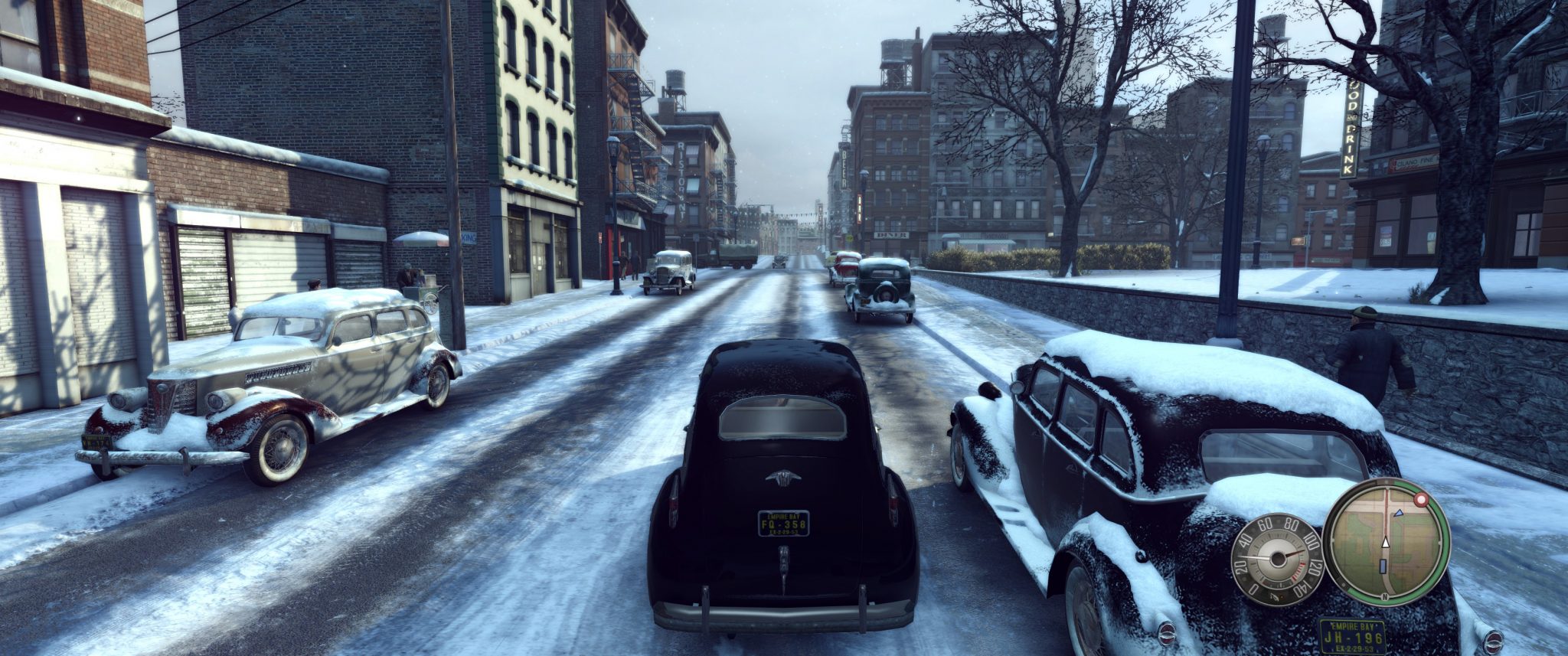Click the DINER storefront sign
1568x656 pixels.
pyautogui.click(x=891, y=236)
